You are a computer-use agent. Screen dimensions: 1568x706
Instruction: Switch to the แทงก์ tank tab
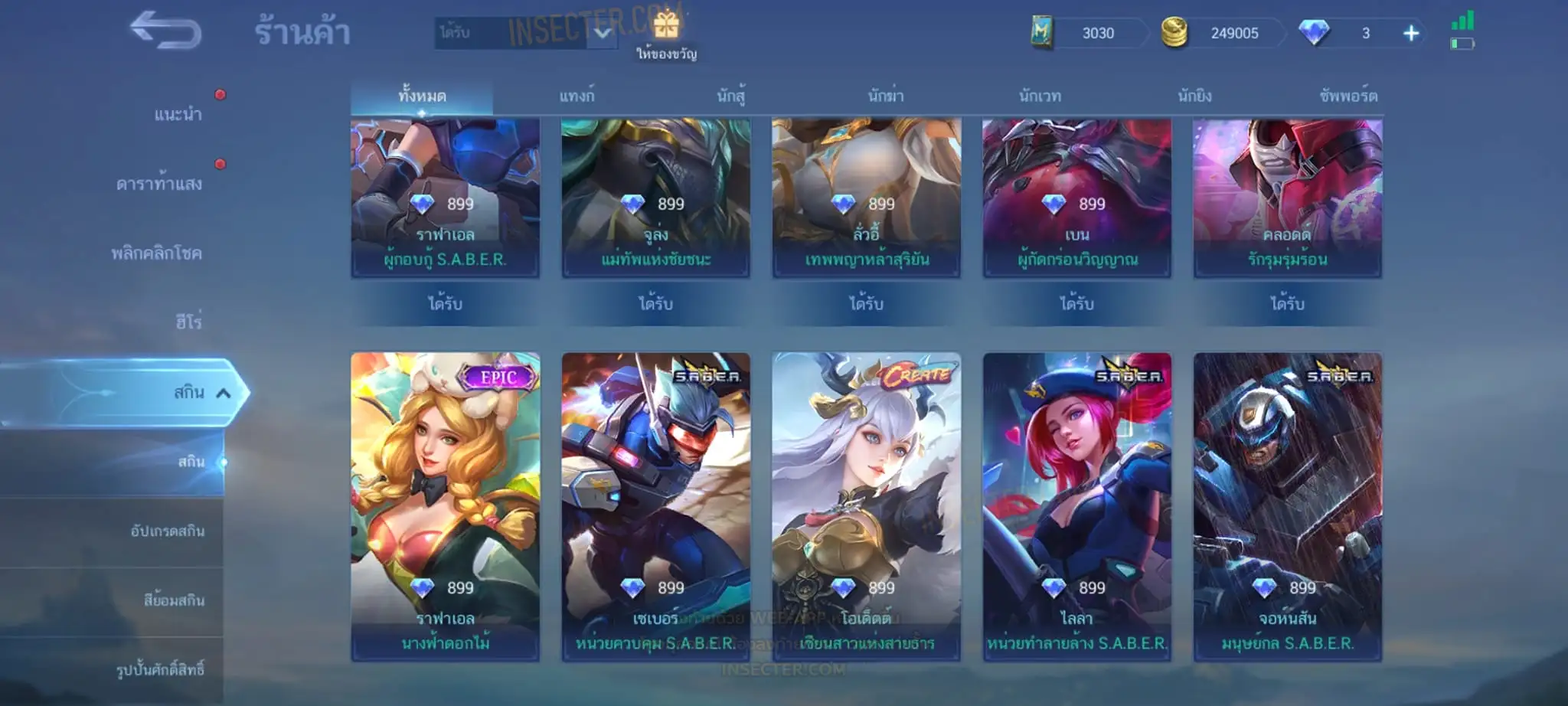(577, 96)
